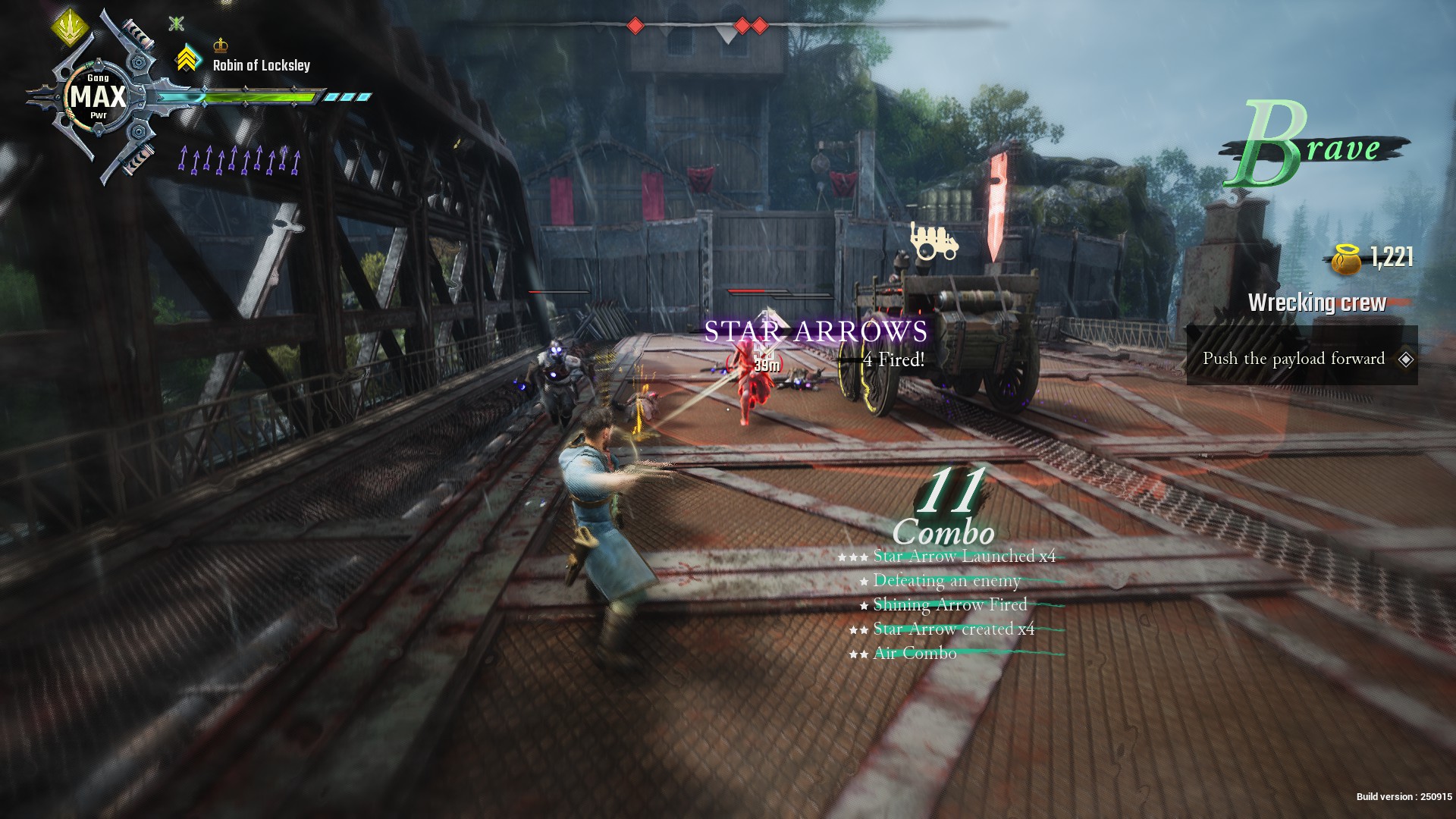This screenshot has width=1456, height=819.
Task: Click the green crossed arrows status icon
Action: [176, 24]
